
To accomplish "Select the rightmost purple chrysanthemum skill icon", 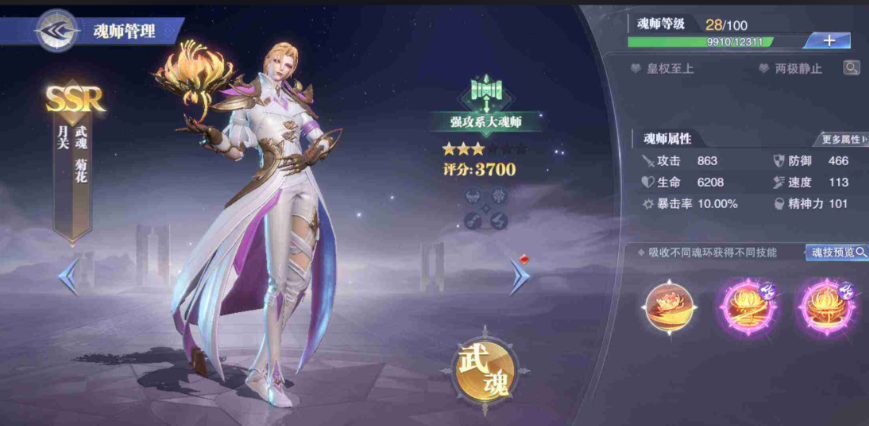I will point(825,308).
